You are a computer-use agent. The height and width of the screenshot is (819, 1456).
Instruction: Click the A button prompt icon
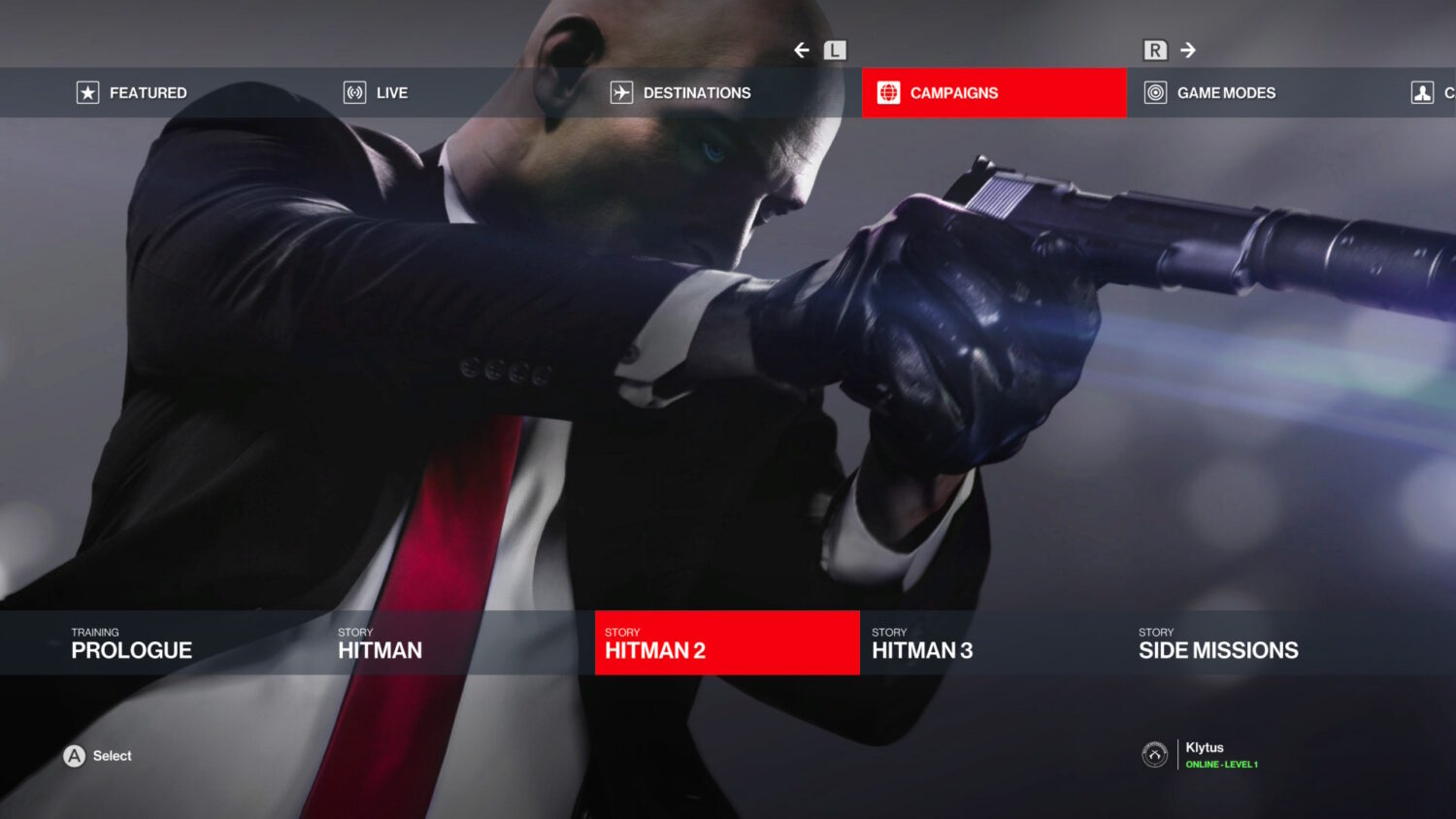coord(73,755)
